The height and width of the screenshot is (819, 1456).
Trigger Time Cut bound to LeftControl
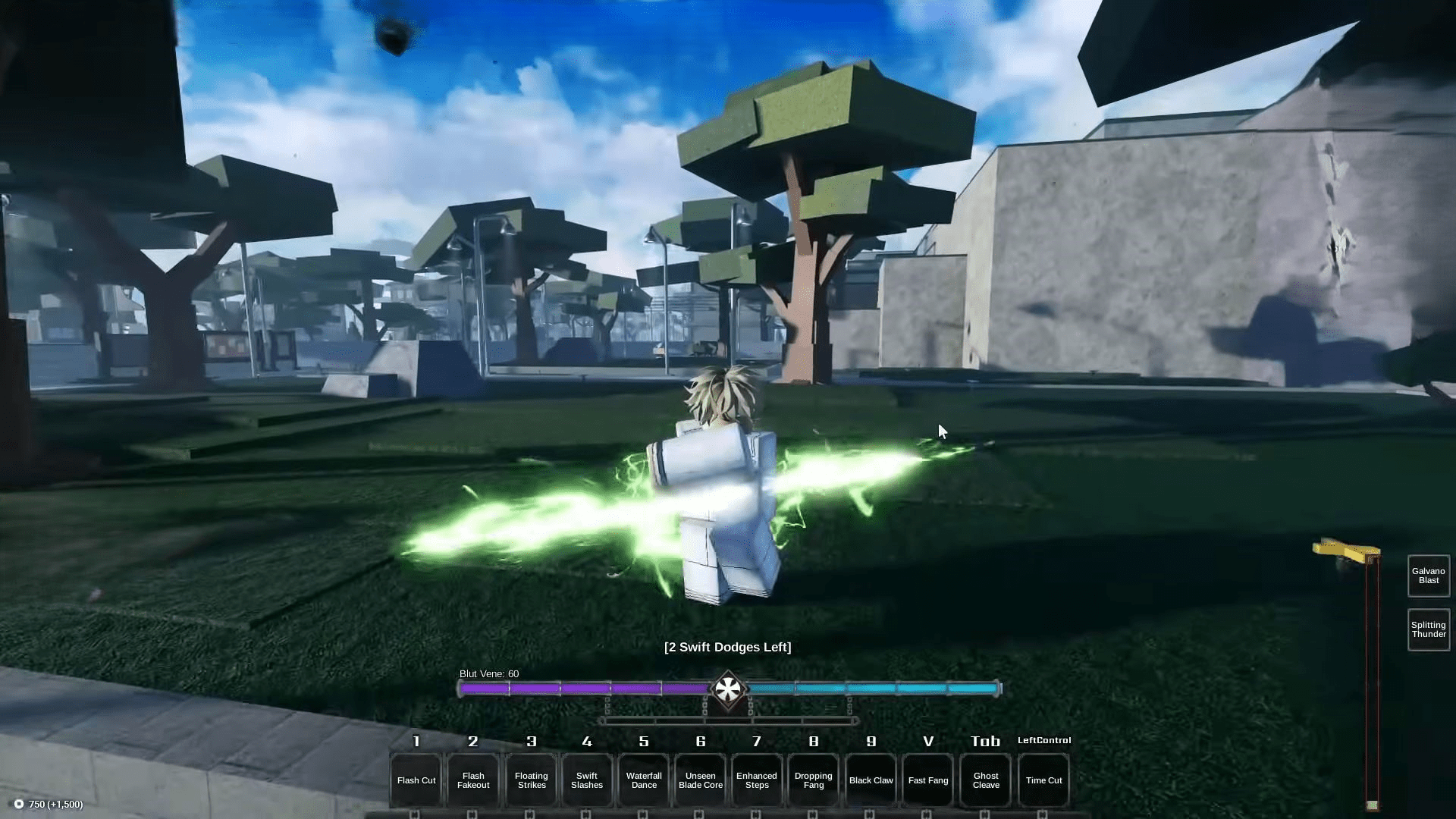click(1043, 780)
